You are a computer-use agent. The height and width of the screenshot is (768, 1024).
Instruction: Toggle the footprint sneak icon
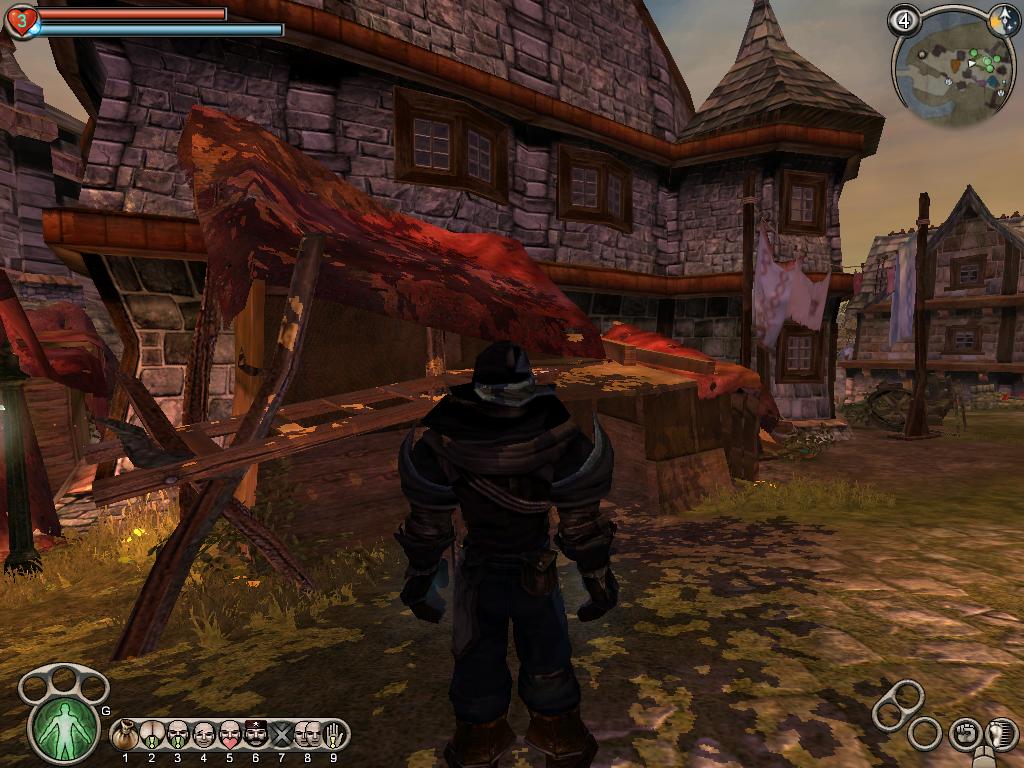[1001, 734]
